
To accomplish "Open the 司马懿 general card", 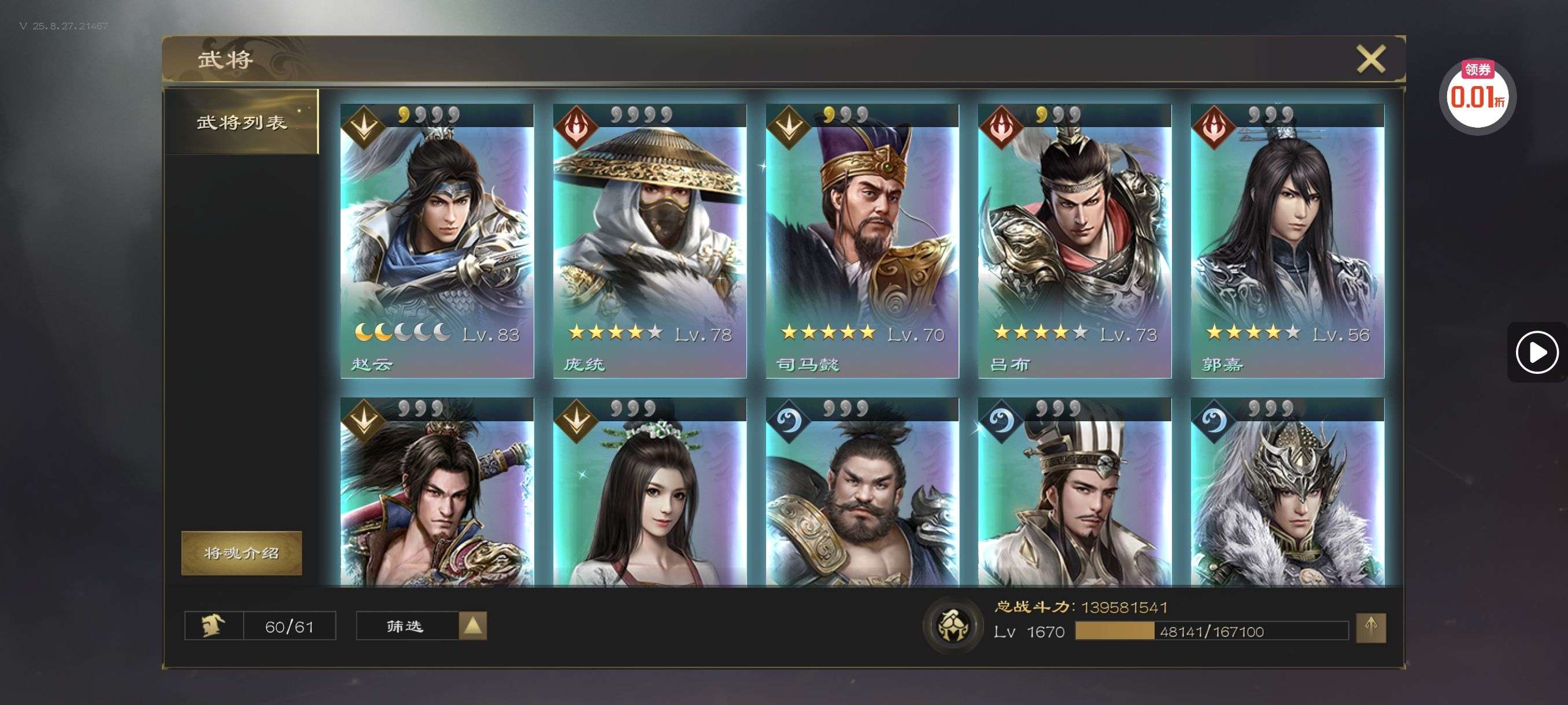I will tap(862, 241).
